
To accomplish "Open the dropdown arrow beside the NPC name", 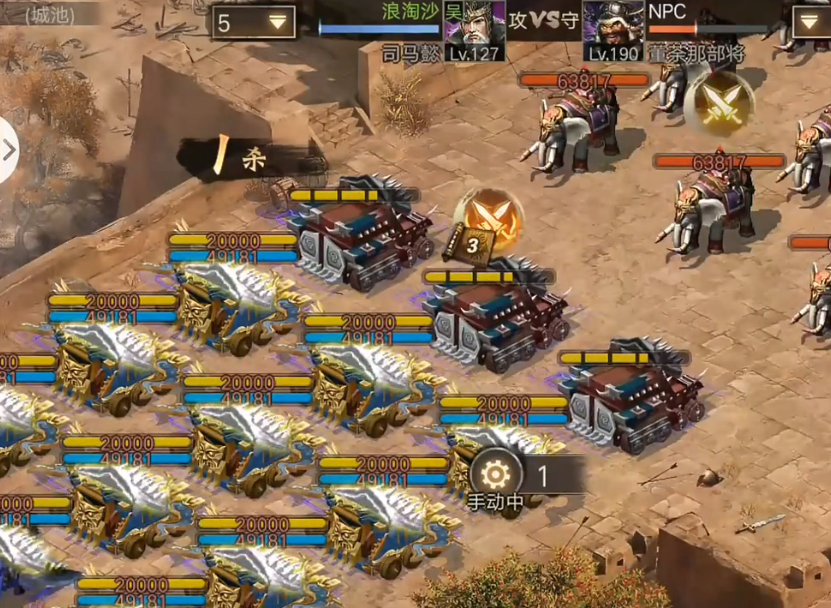I will tap(811, 22).
